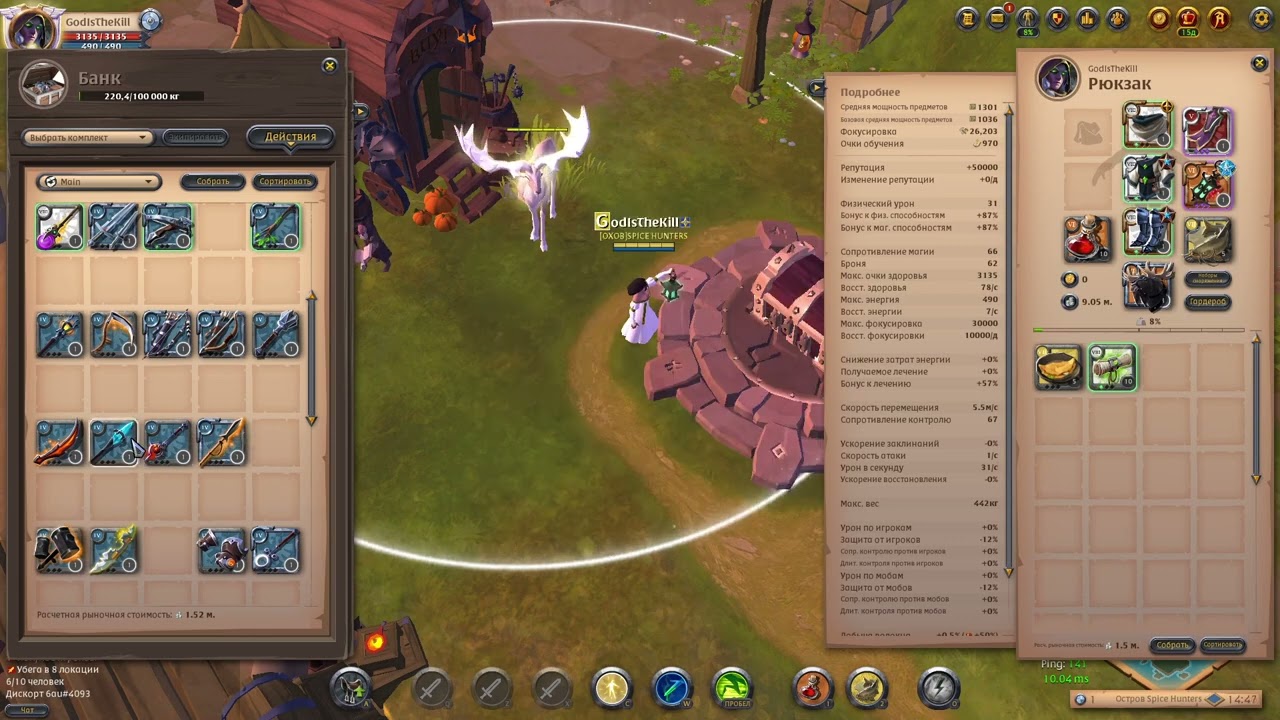
Task: Activate the lightning bolt ability on hotbar
Action: [938, 688]
